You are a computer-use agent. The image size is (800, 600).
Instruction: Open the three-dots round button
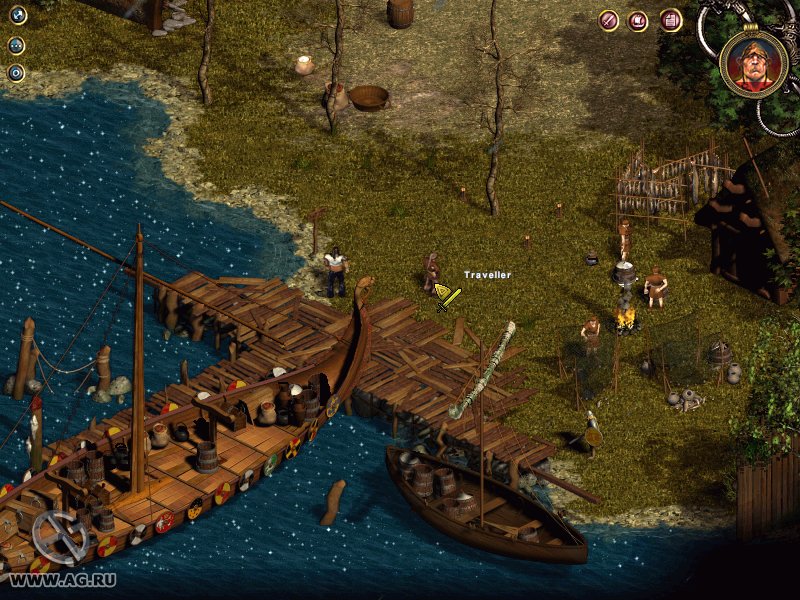point(16,45)
